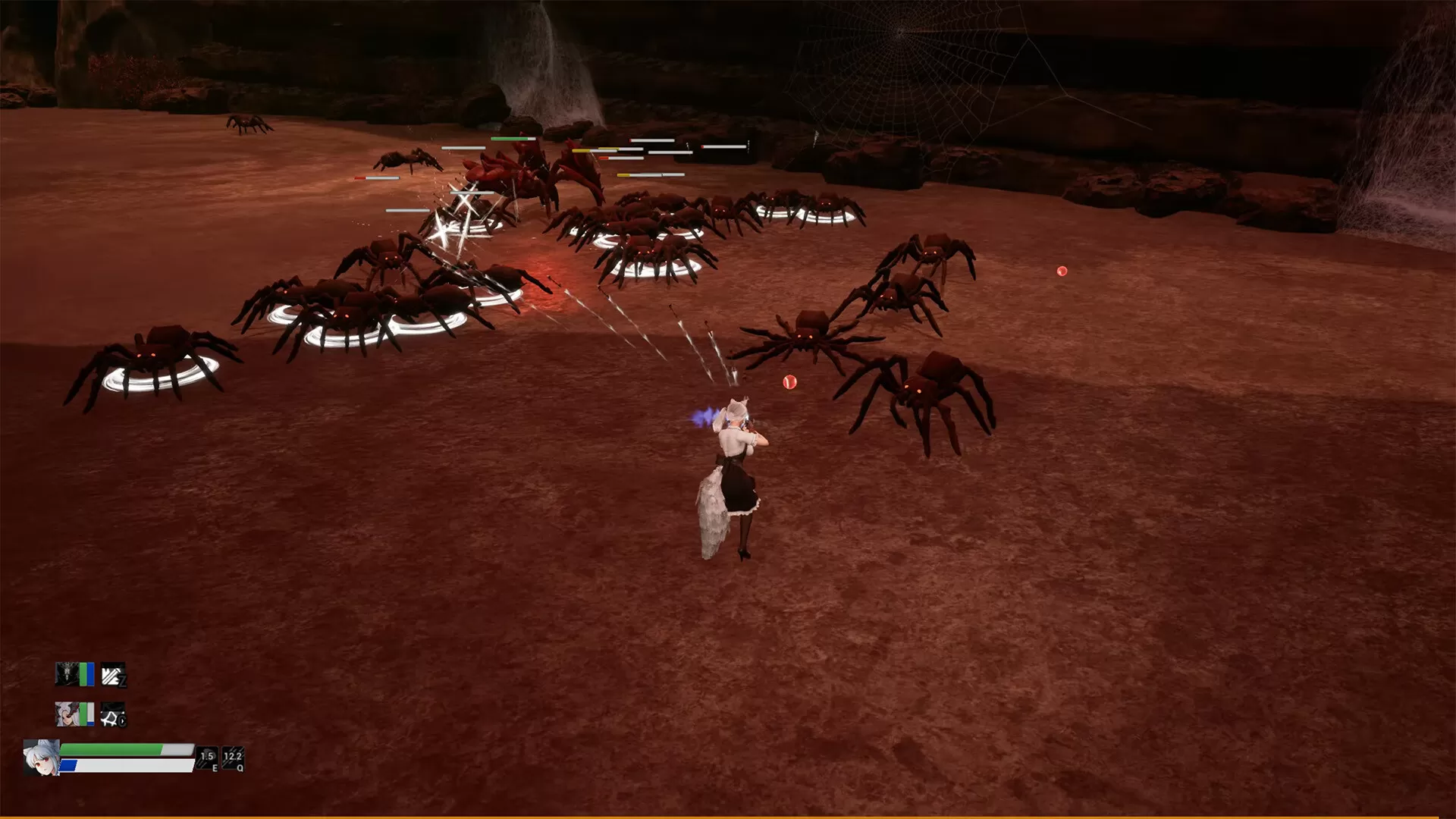Select the dark armored party member portrait

coord(67,673)
